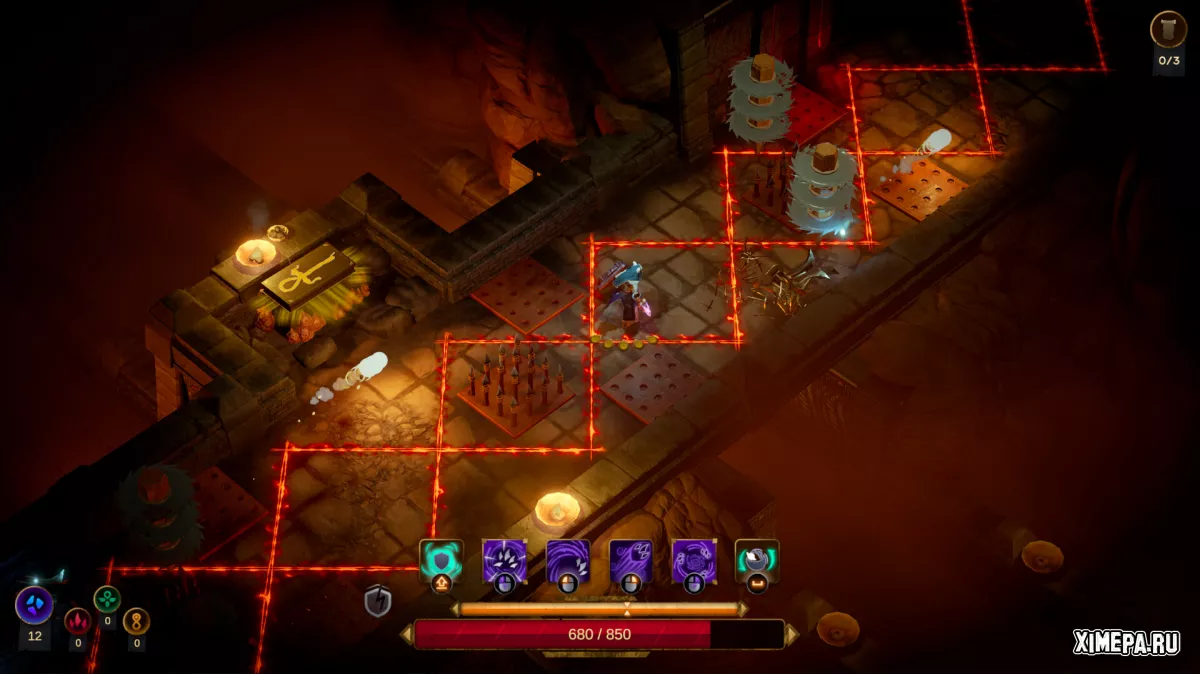The image size is (1200, 674).
Task: Open the scroll objective tracker icon
Action: click(1168, 29)
